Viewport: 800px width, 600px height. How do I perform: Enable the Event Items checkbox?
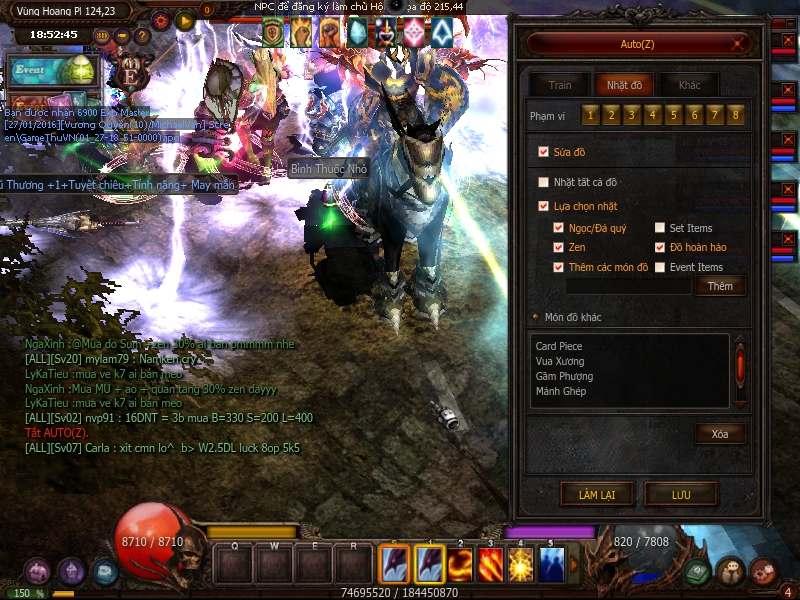(660, 267)
